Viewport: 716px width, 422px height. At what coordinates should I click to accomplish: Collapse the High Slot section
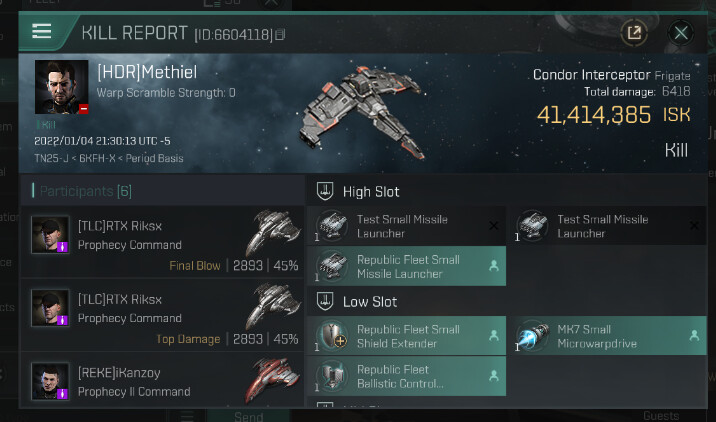[325, 191]
